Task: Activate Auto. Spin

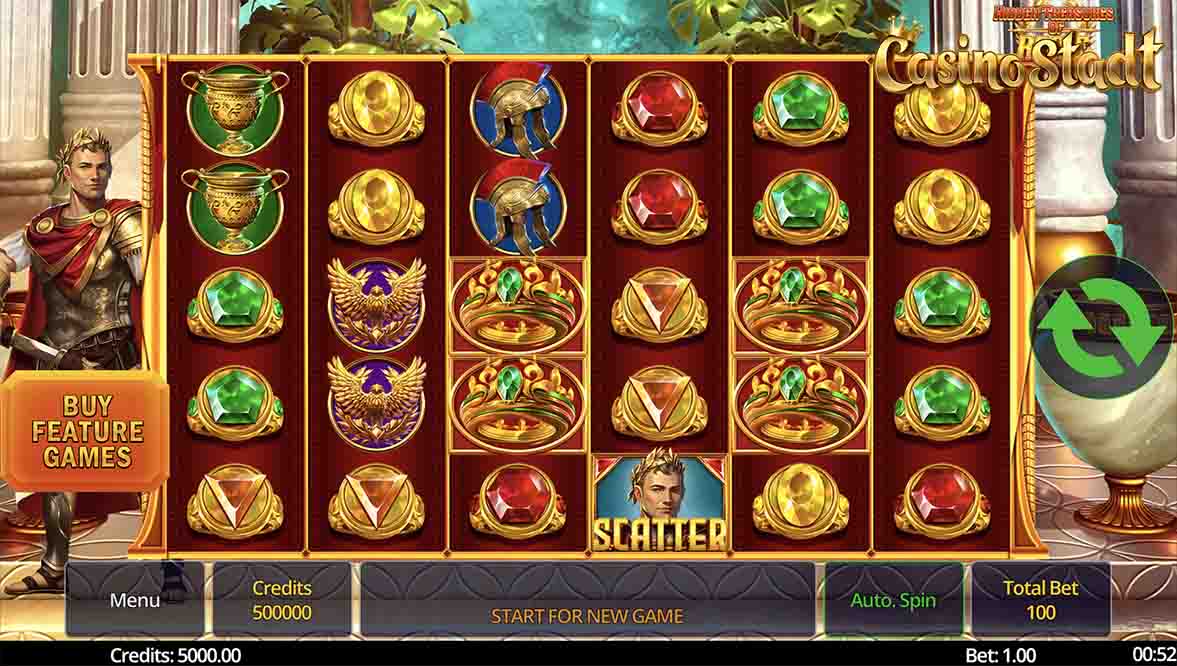Action: point(893,600)
